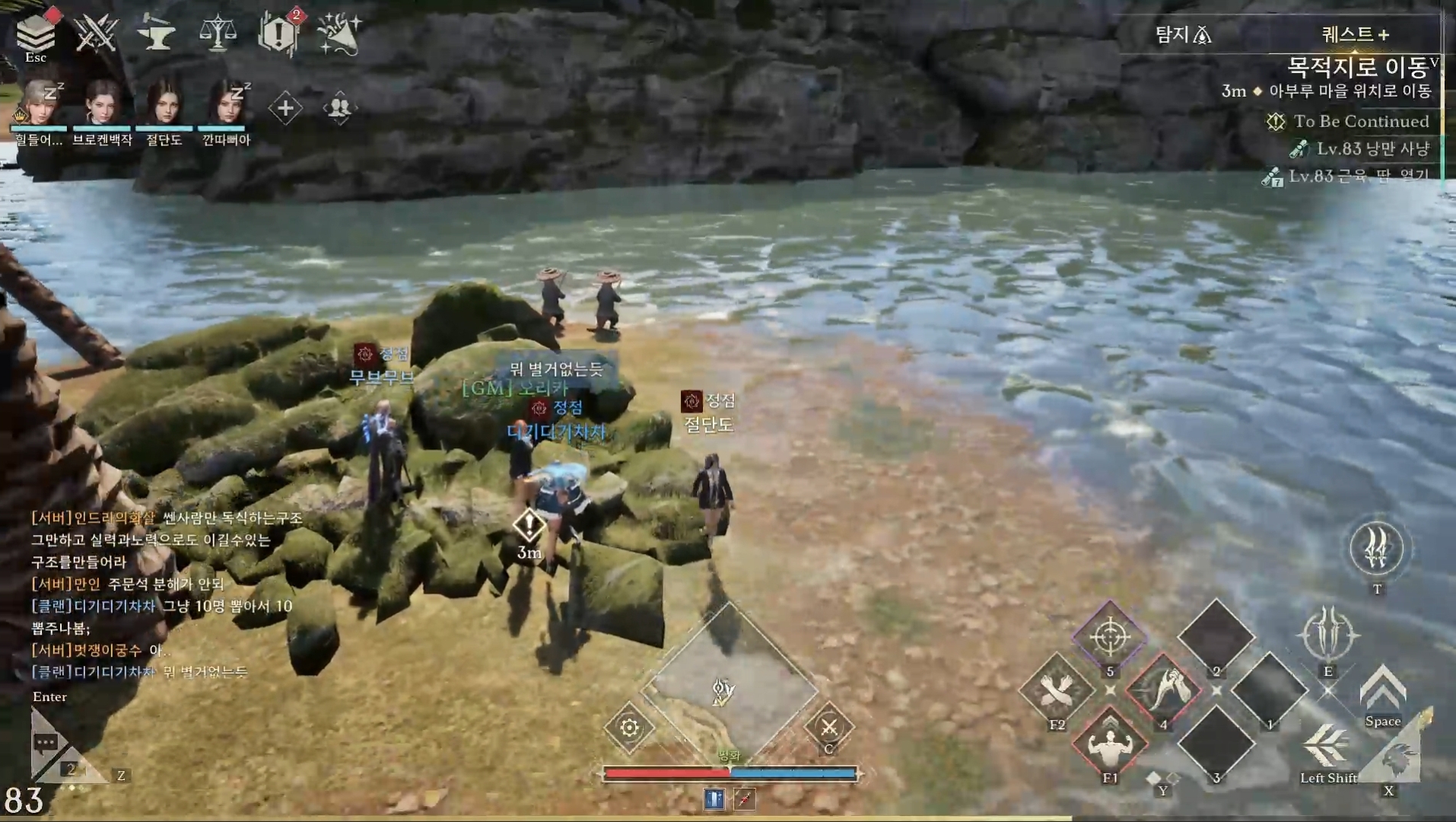Activate the crossed arms skill
The height and width of the screenshot is (822, 1456).
[1056, 690]
